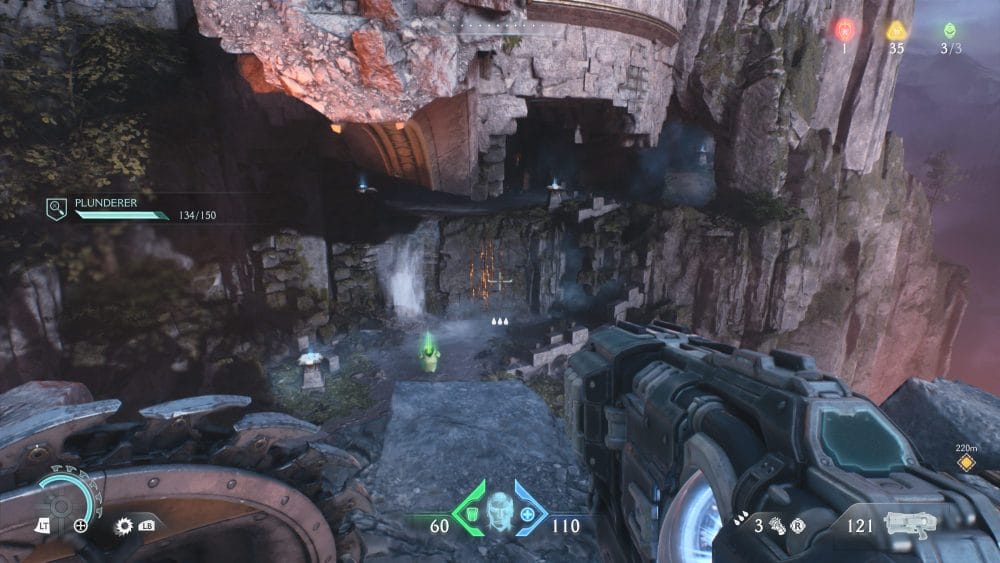Click the red ruby currency icon
The image size is (1000, 563).
pos(843,31)
